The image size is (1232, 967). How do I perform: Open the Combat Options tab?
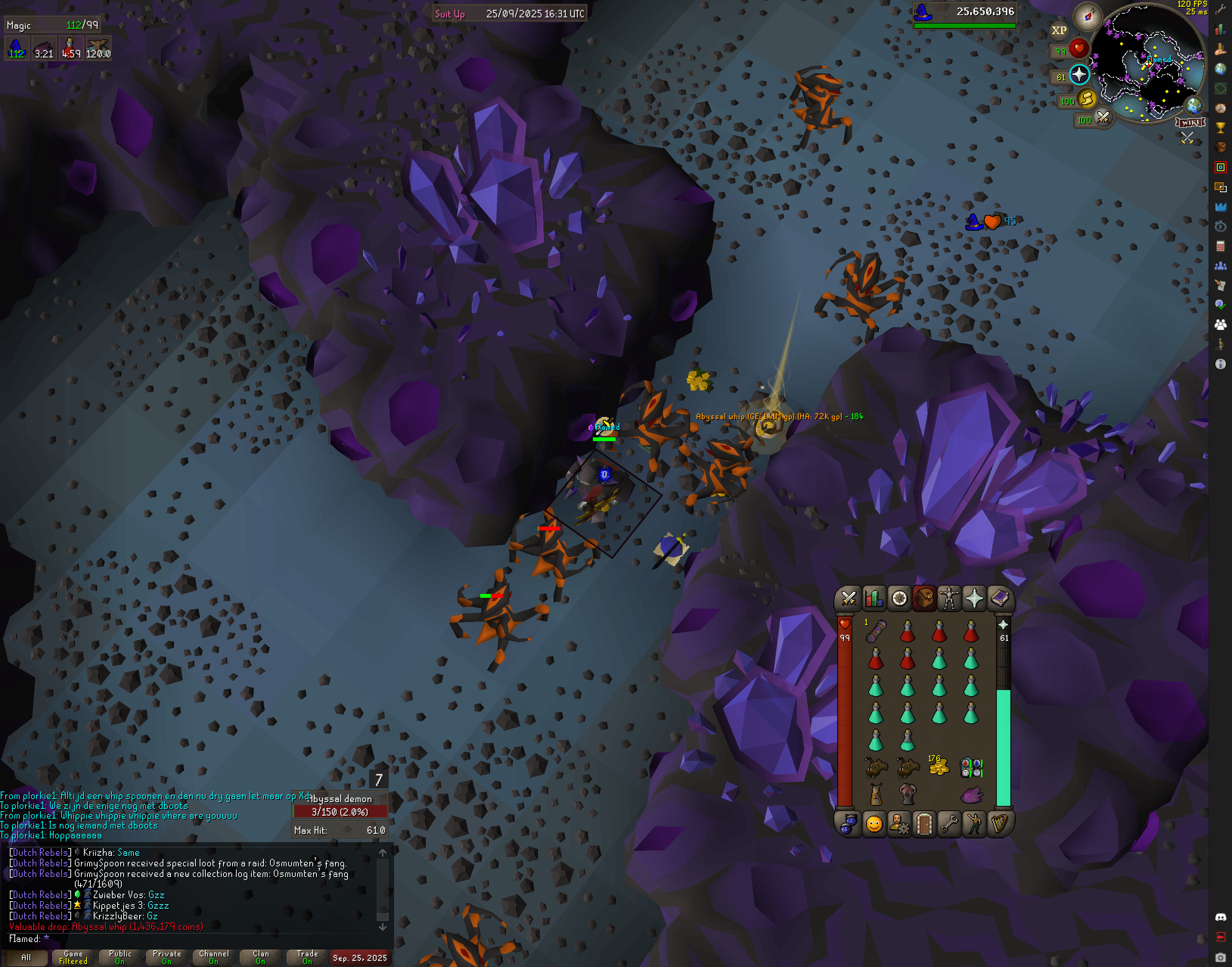848,599
